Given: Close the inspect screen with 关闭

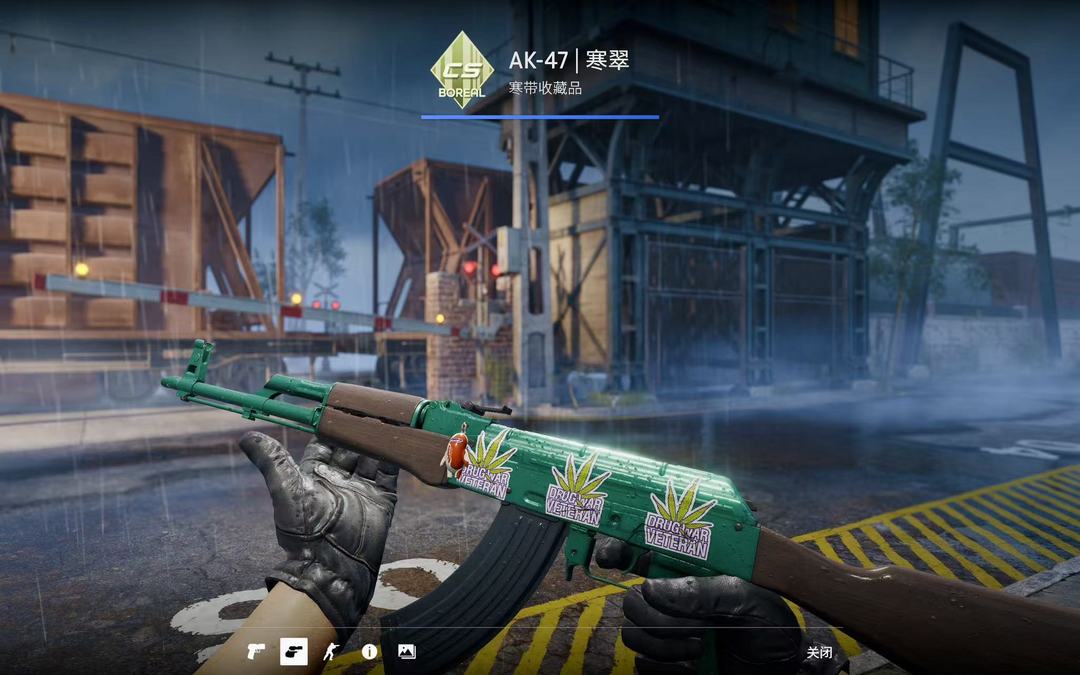Looking at the screenshot, I should 819,653.
